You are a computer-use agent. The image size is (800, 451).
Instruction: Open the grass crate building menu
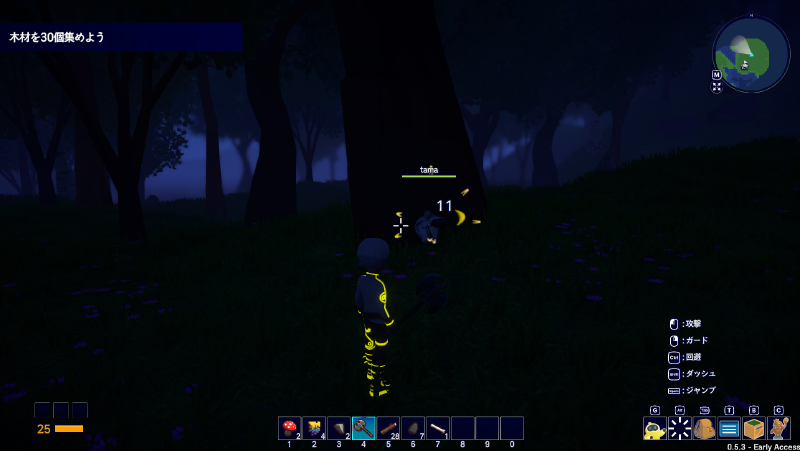[754, 429]
